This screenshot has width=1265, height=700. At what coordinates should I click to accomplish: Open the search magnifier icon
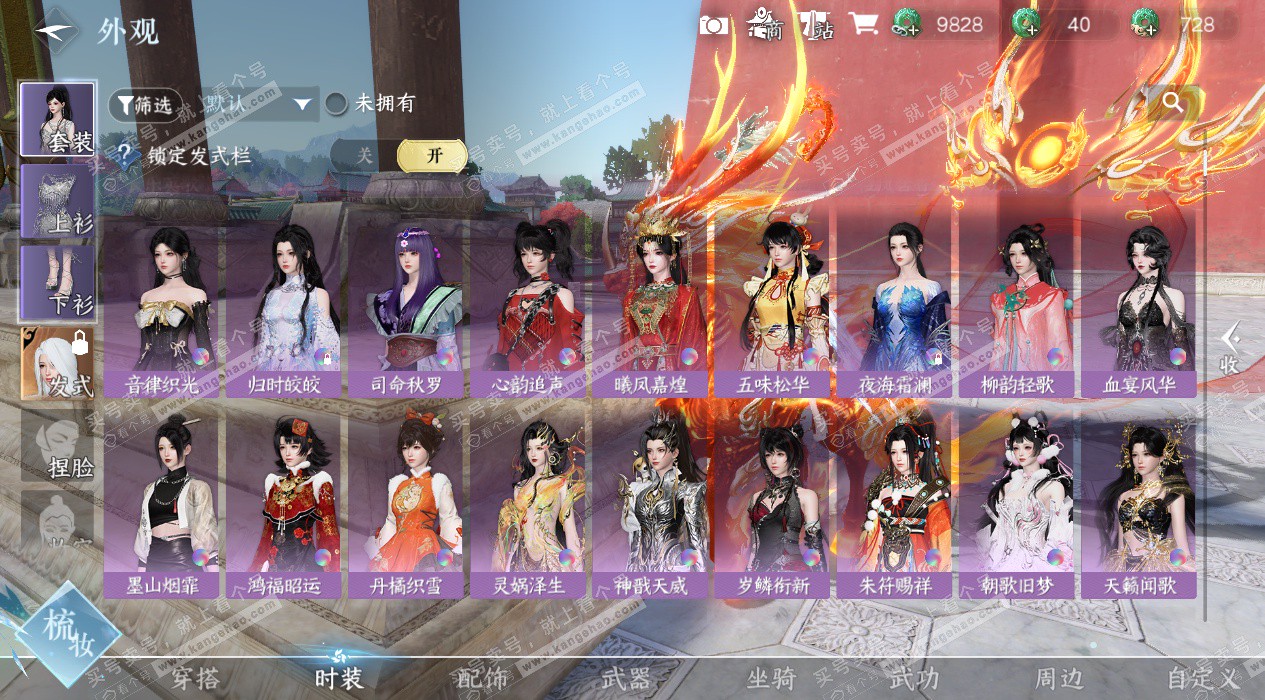[x=1173, y=102]
